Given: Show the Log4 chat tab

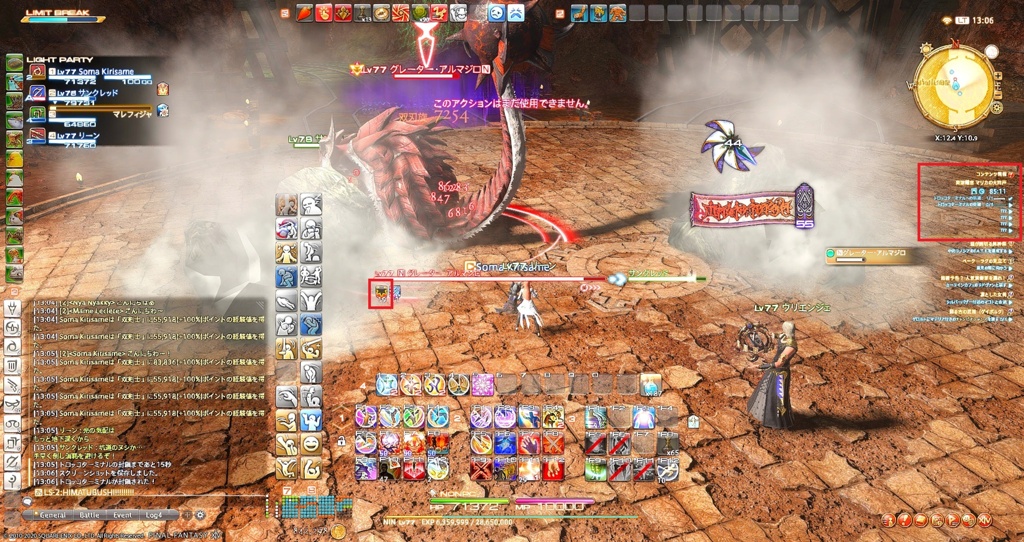Looking at the screenshot, I should pyautogui.click(x=154, y=514).
